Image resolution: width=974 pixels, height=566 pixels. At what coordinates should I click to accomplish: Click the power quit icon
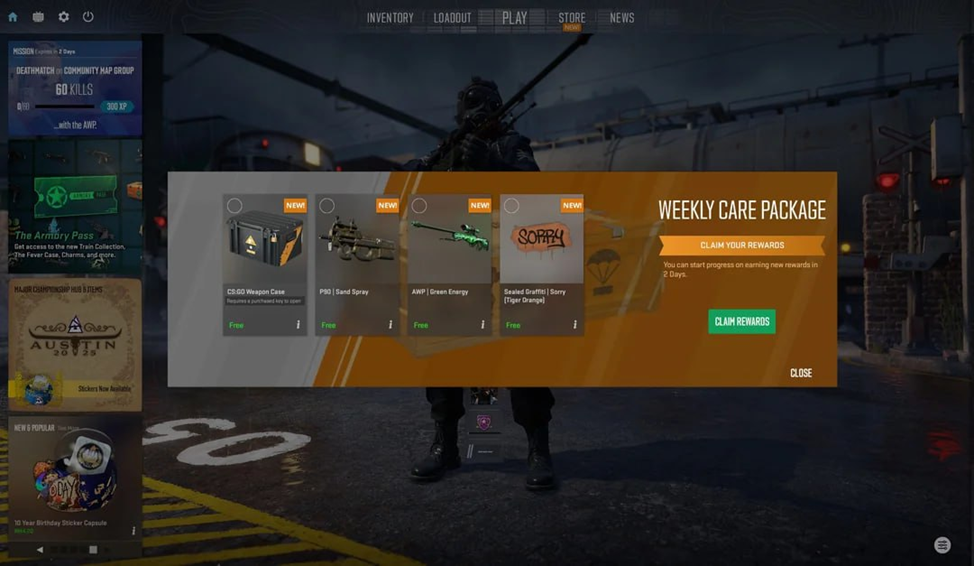click(88, 17)
